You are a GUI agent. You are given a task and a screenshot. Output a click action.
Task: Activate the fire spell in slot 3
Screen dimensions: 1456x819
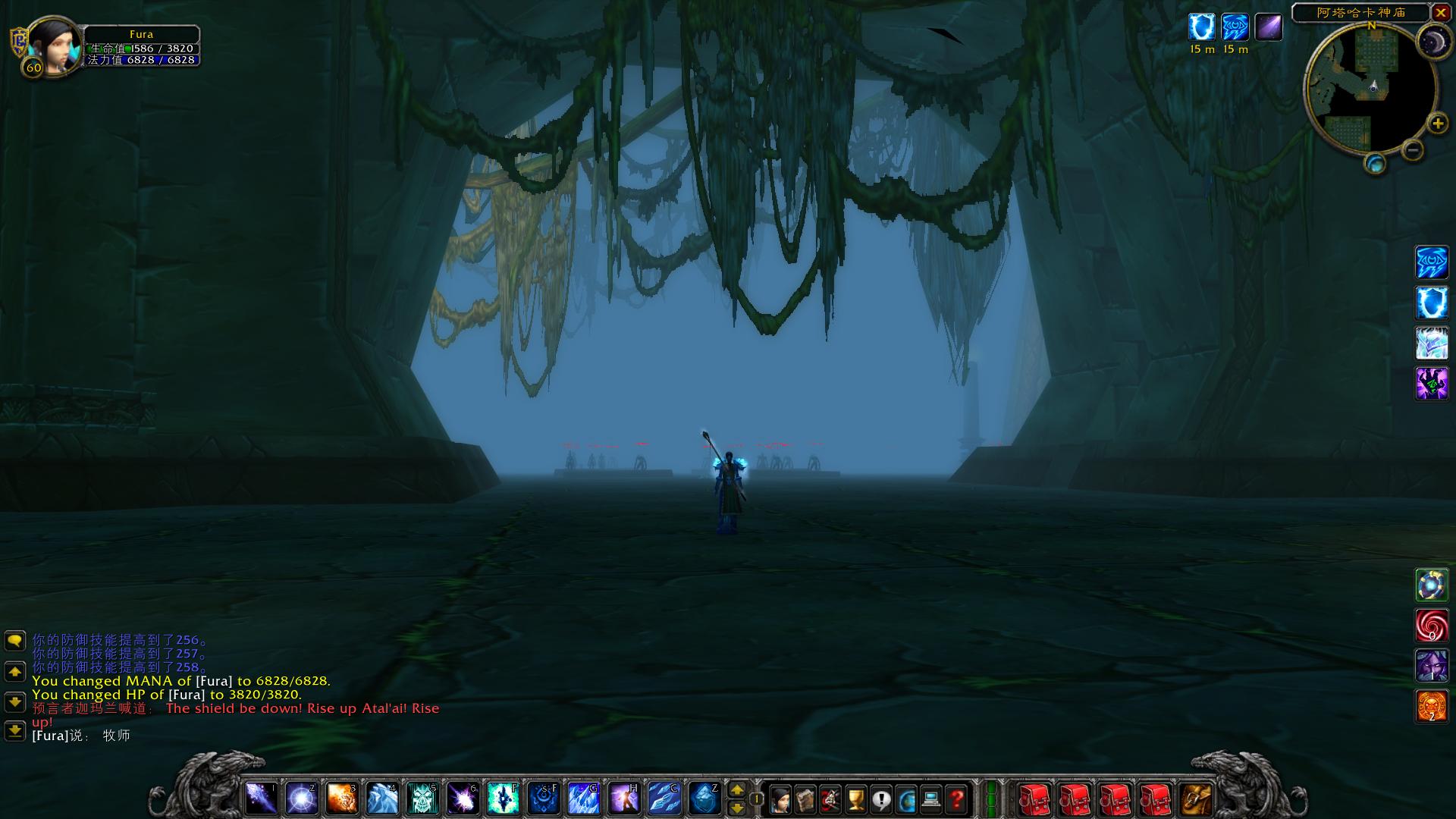click(x=342, y=798)
